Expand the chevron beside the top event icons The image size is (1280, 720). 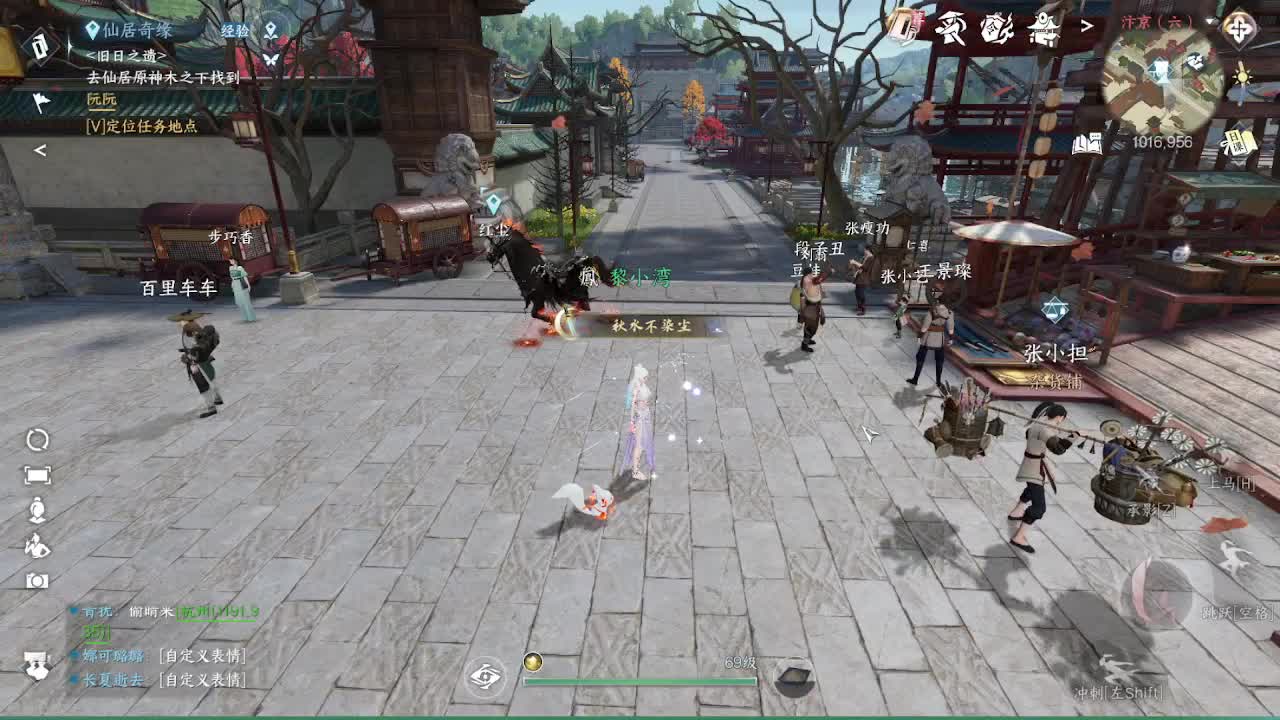pos(1086,26)
